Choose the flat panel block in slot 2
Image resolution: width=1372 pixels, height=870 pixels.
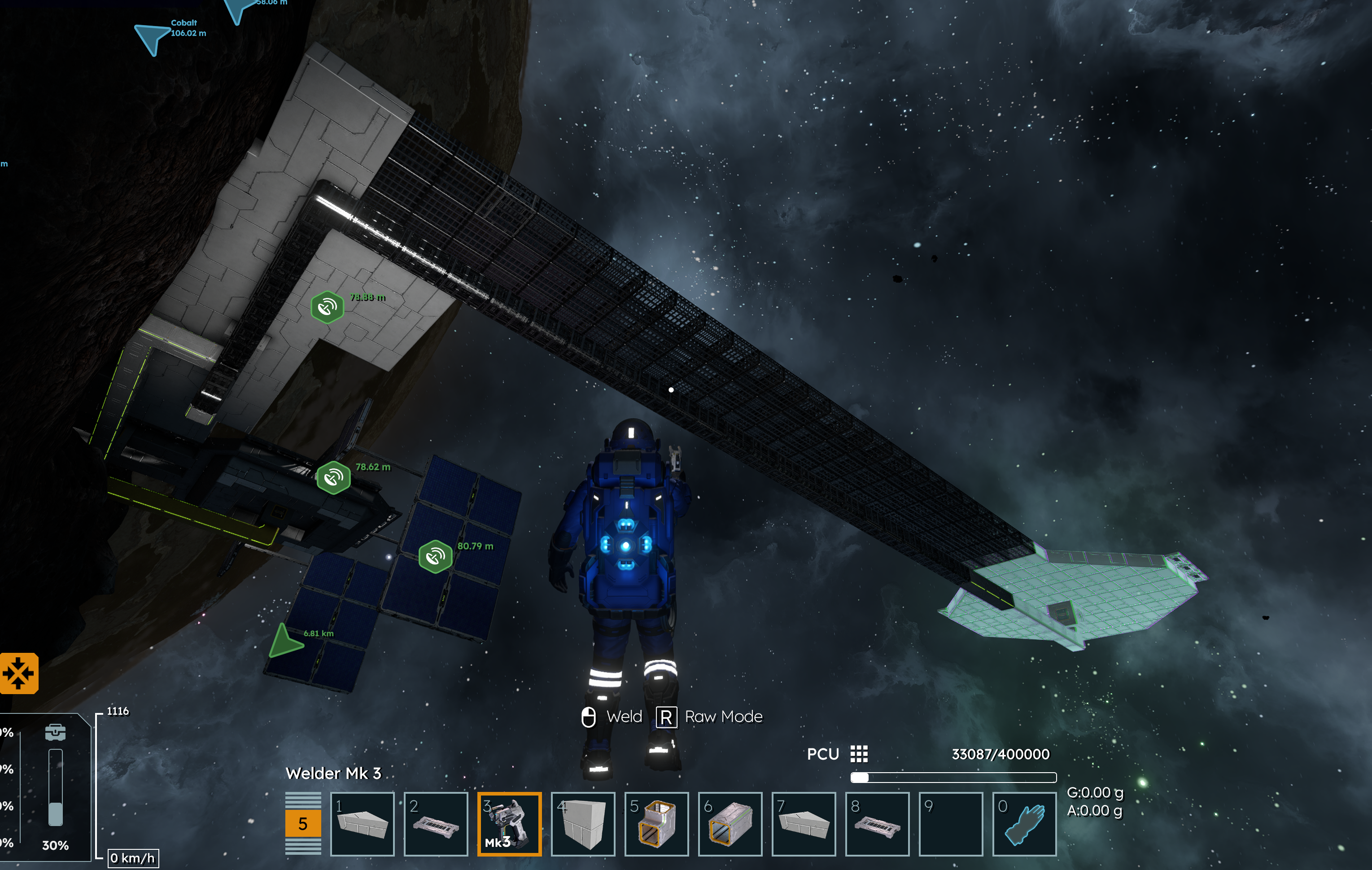(435, 823)
